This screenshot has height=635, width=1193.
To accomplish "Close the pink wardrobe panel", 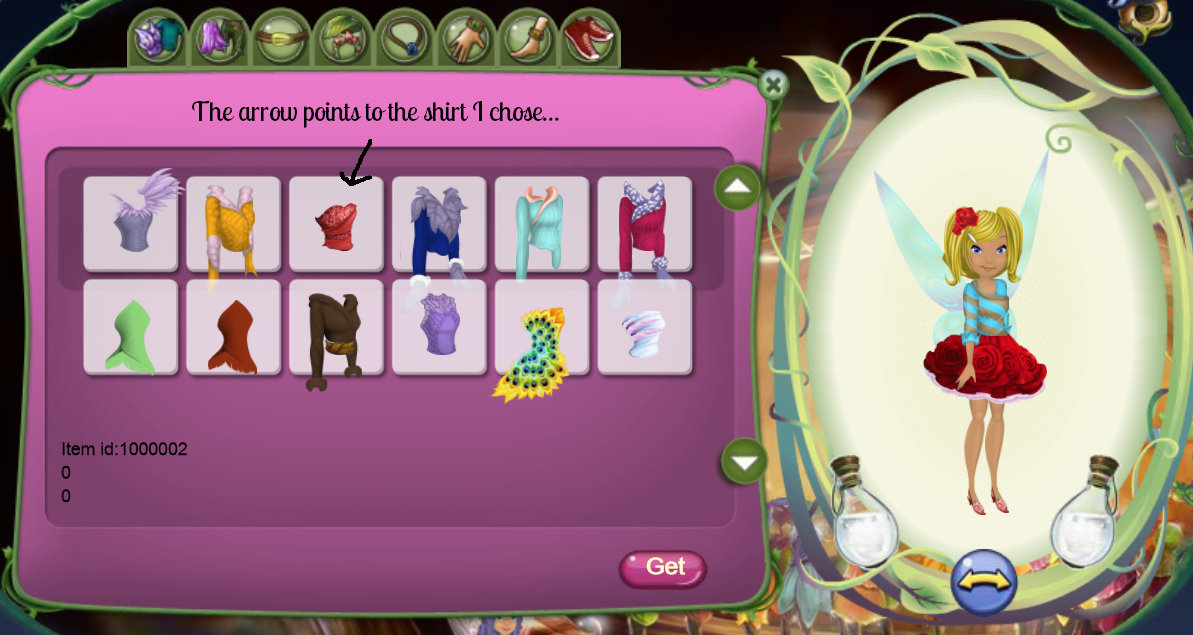I will 773,84.
